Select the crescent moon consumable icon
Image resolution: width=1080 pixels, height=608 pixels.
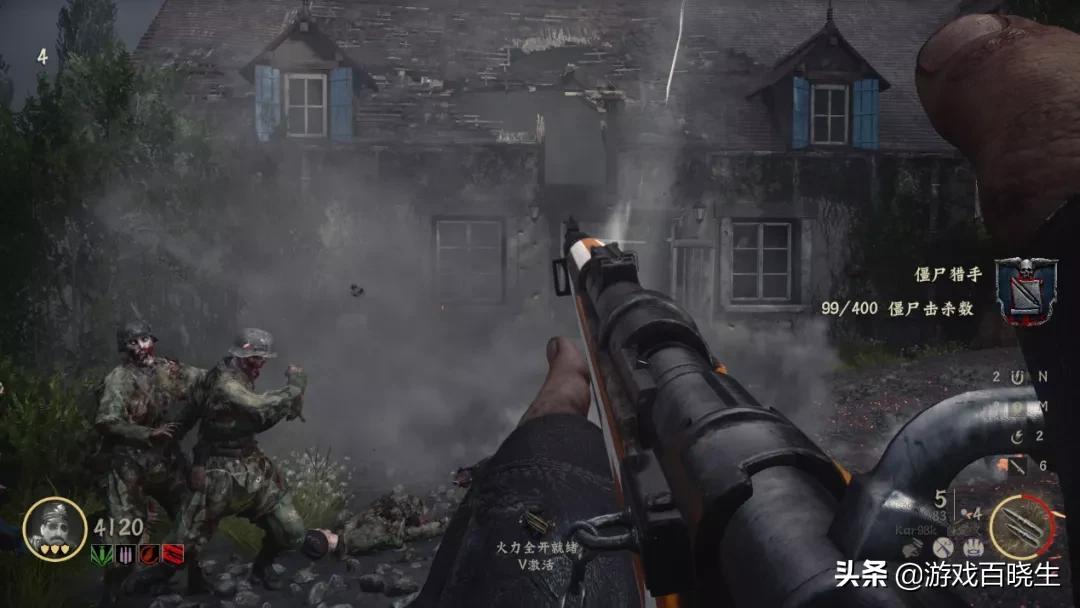tap(1018, 436)
